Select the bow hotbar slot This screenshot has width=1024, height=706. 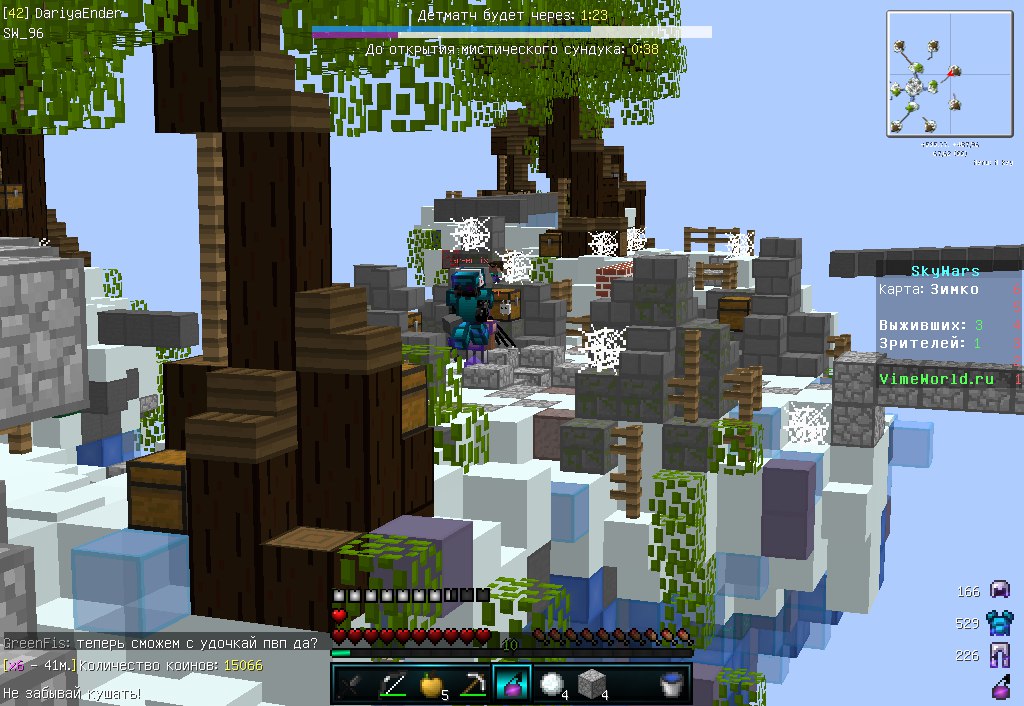point(391,684)
